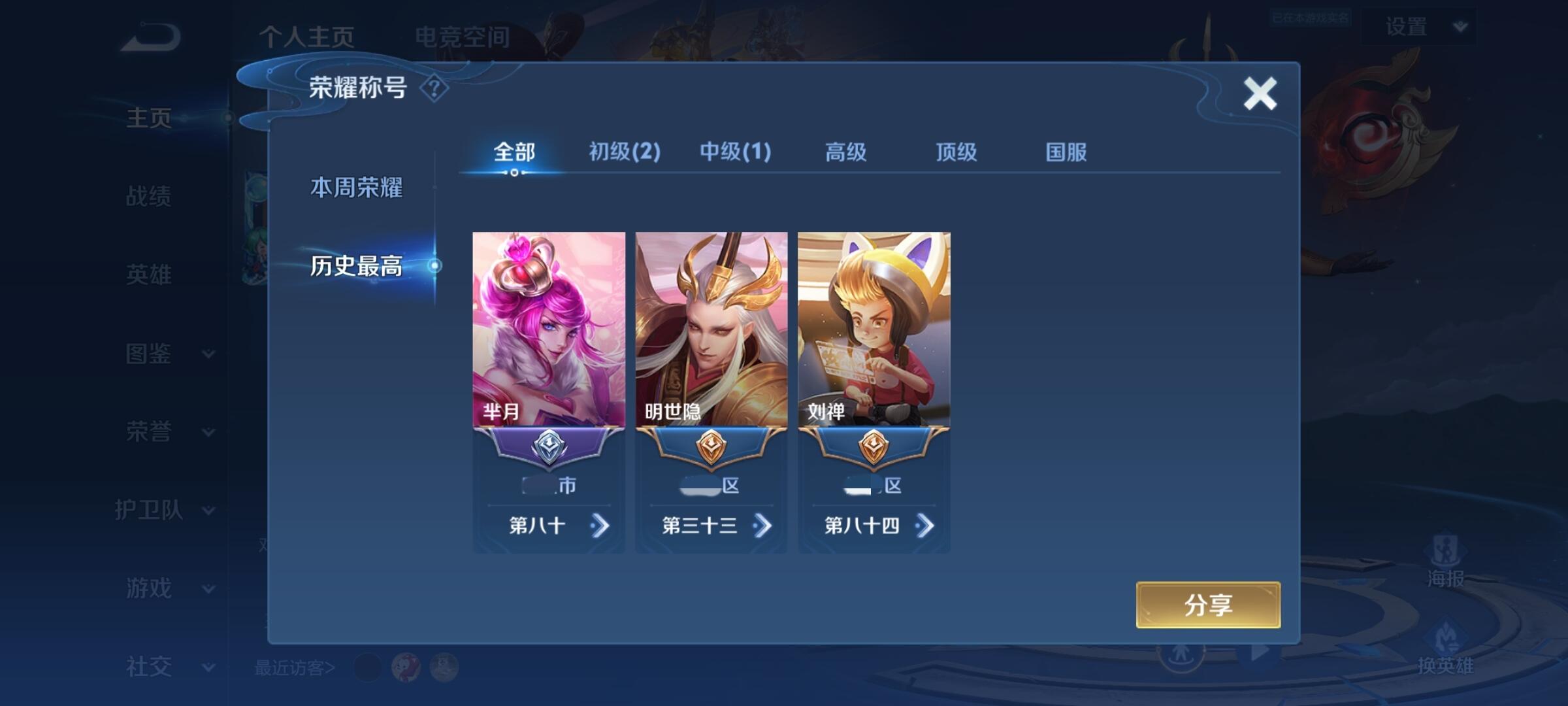The height and width of the screenshot is (706, 1568).
Task: View details of rank 第三十三
Action: pos(762,526)
